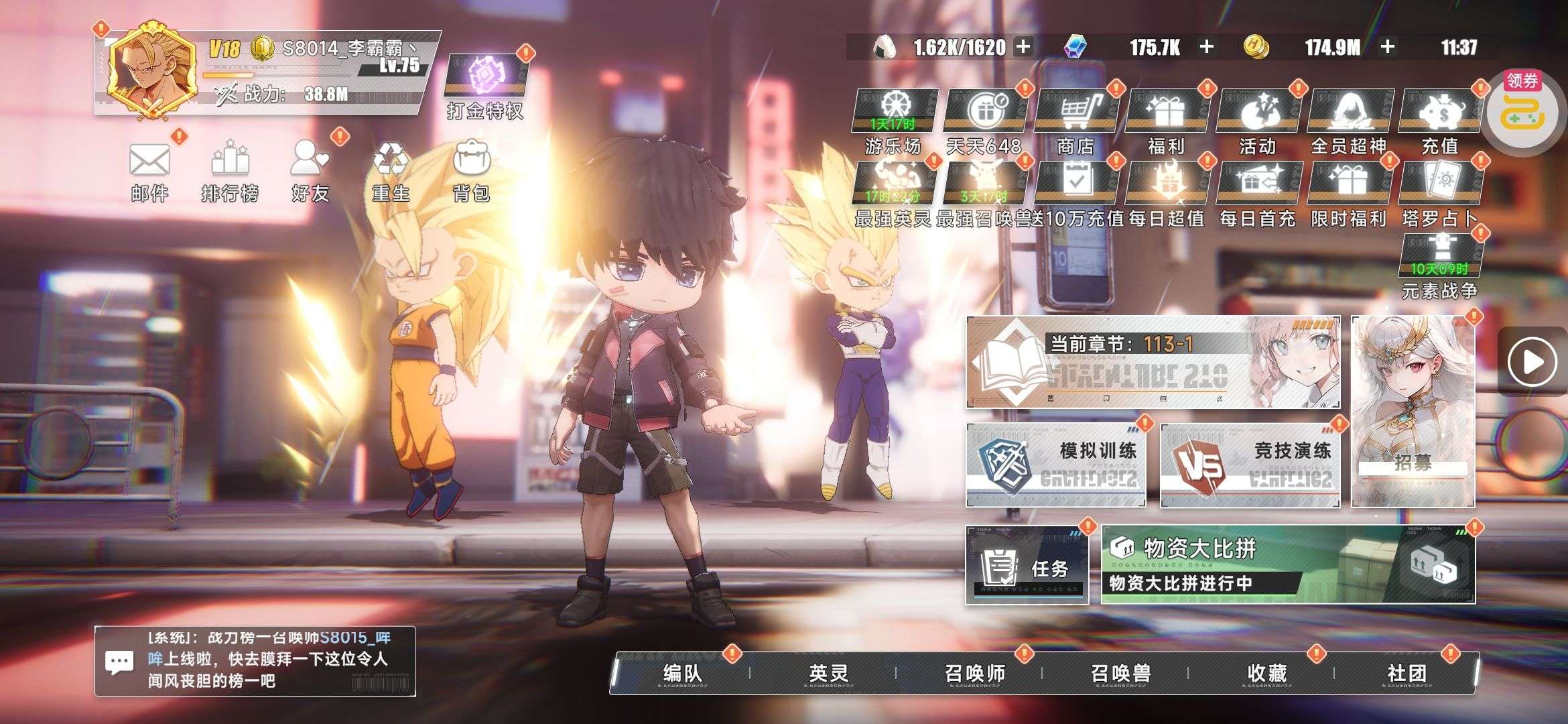Enter 竞技演练 versus arena
1568x724 pixels.
(1250, 465)
